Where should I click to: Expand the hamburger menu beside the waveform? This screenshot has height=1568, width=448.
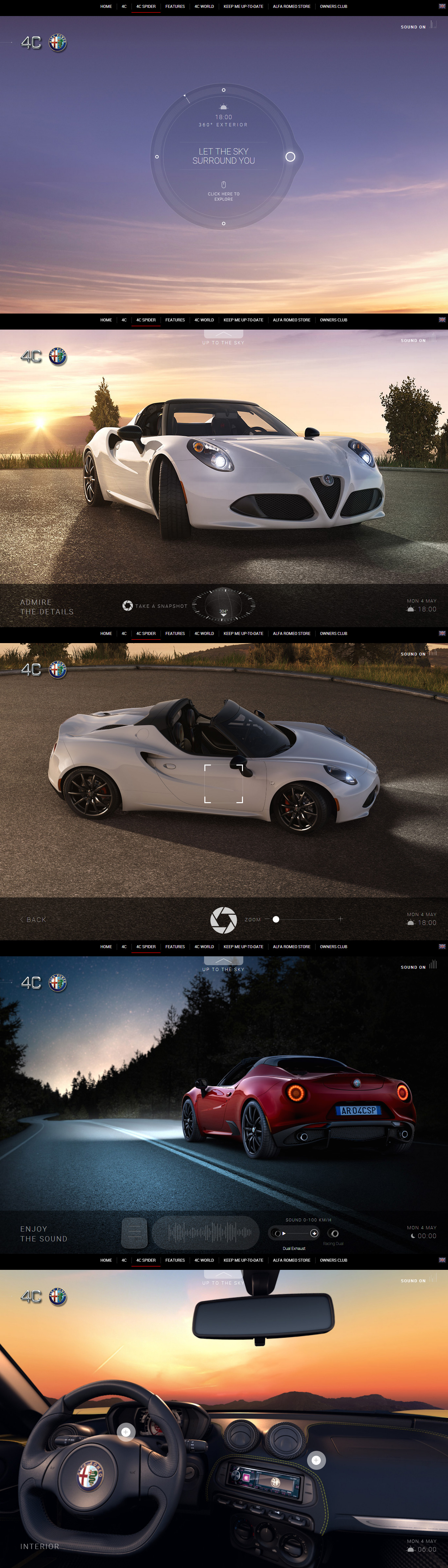(134, 1231)
